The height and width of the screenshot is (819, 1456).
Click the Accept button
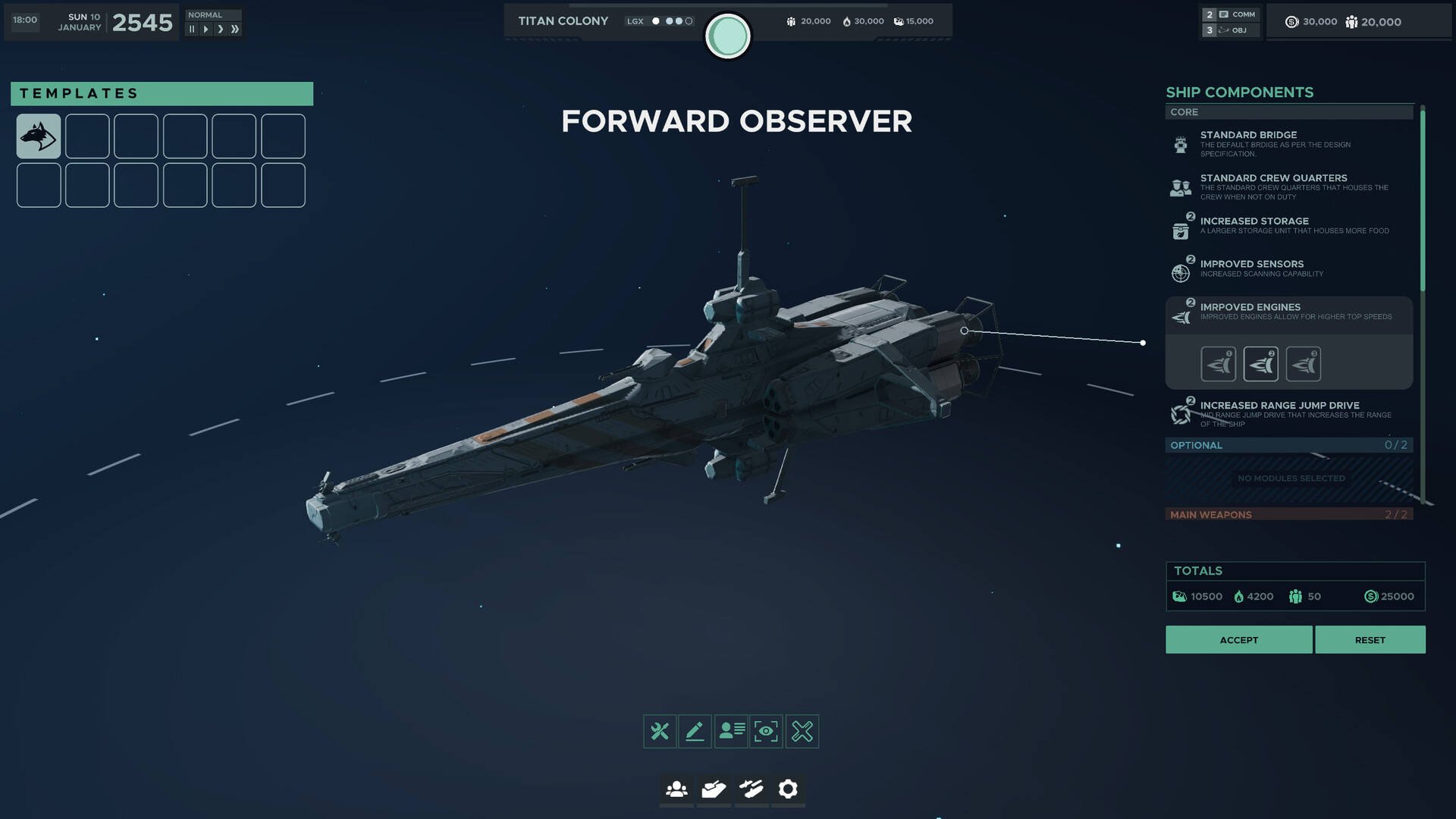(1238, 639)
